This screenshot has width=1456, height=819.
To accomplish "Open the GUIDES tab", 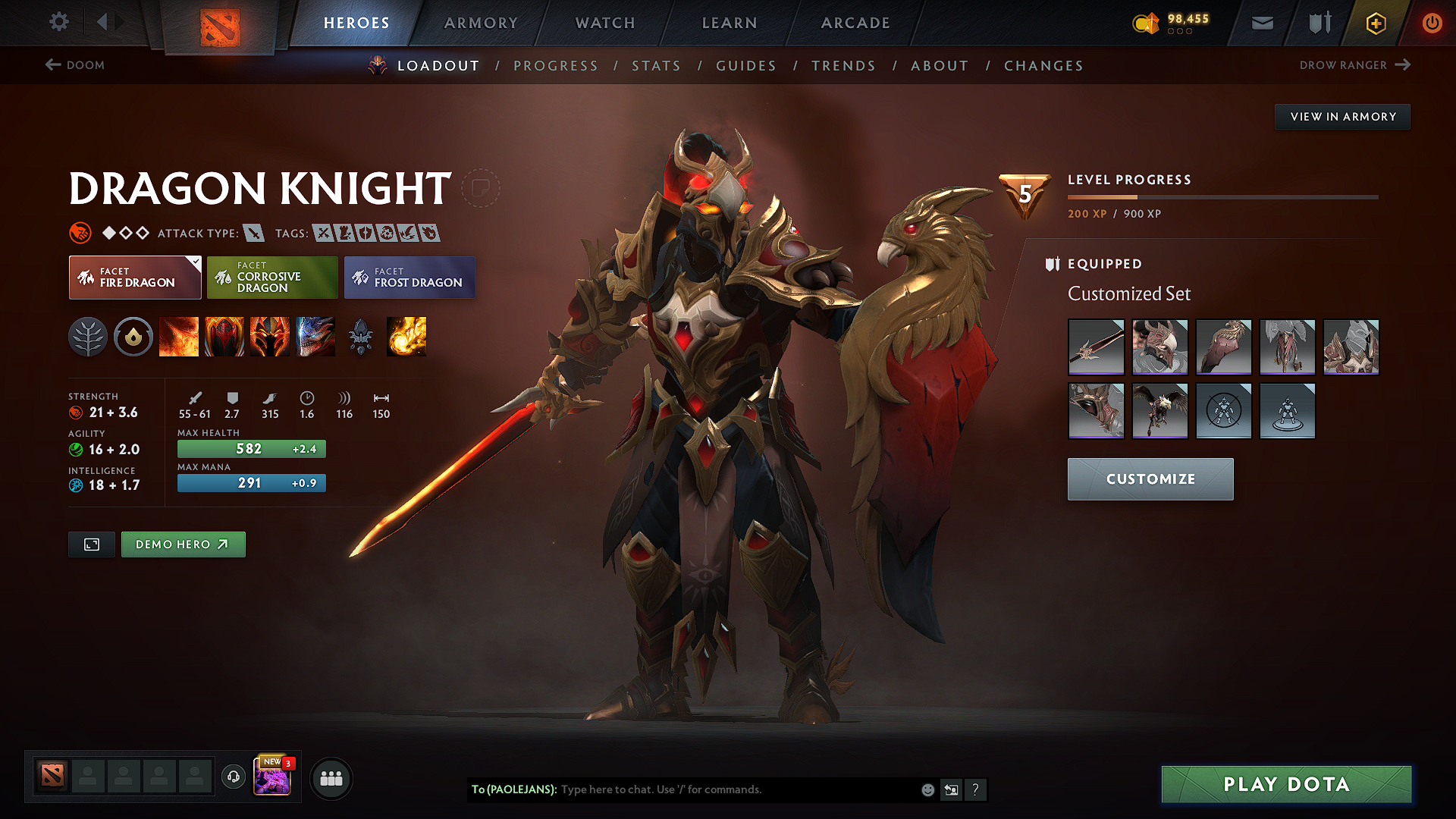I will 745,66.
